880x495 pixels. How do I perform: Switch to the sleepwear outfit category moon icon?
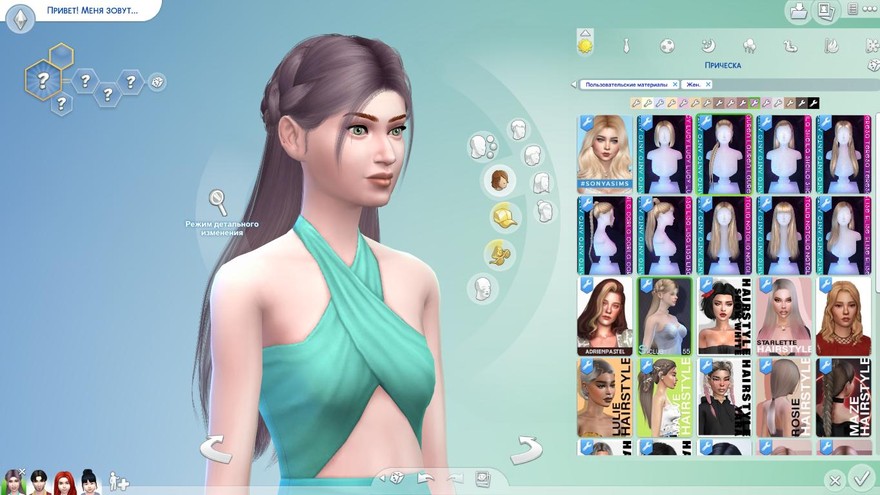pyautogui.click(x=707, y=45)
